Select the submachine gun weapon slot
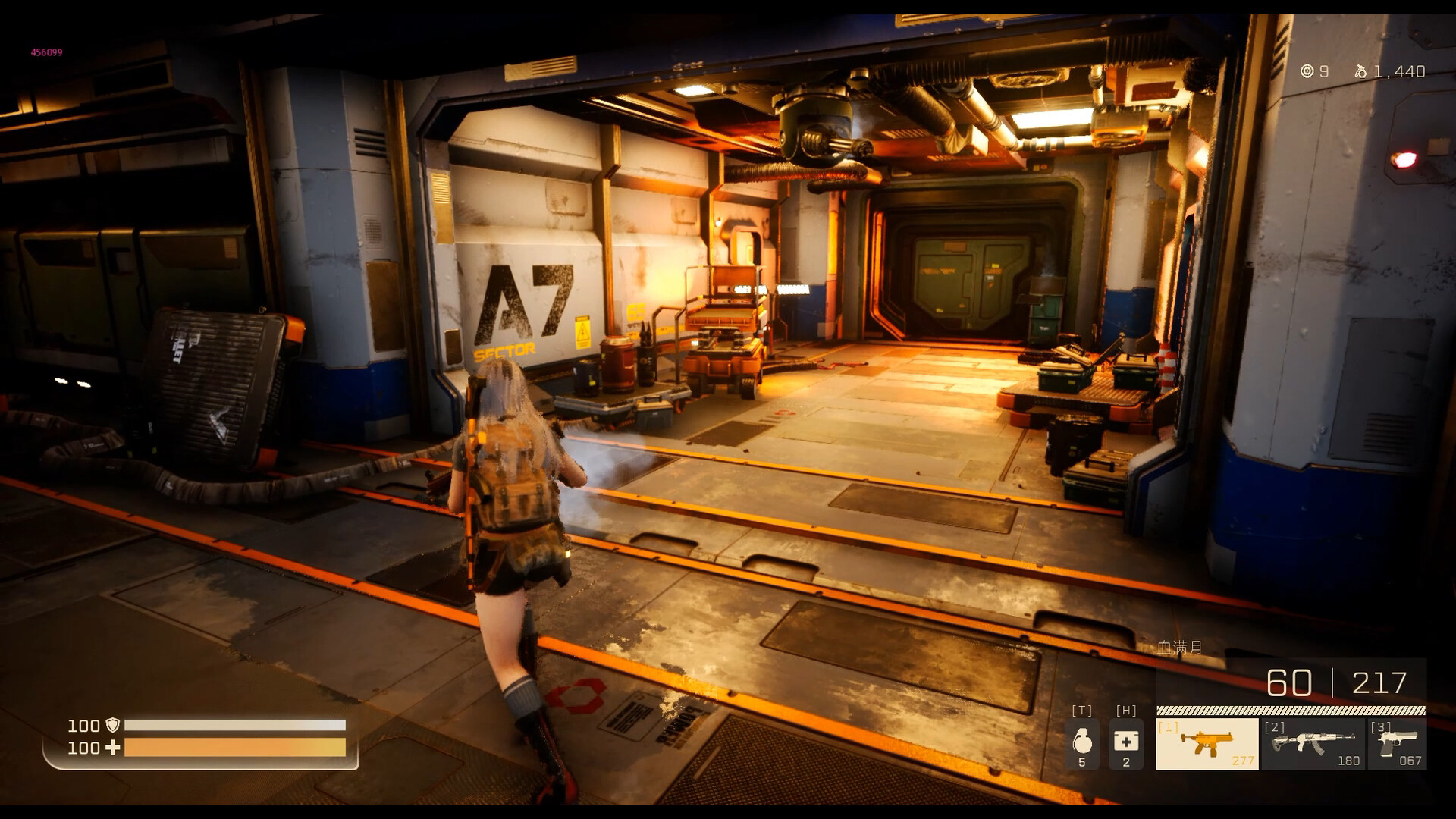1456x819 pixels. (1207, 744)
